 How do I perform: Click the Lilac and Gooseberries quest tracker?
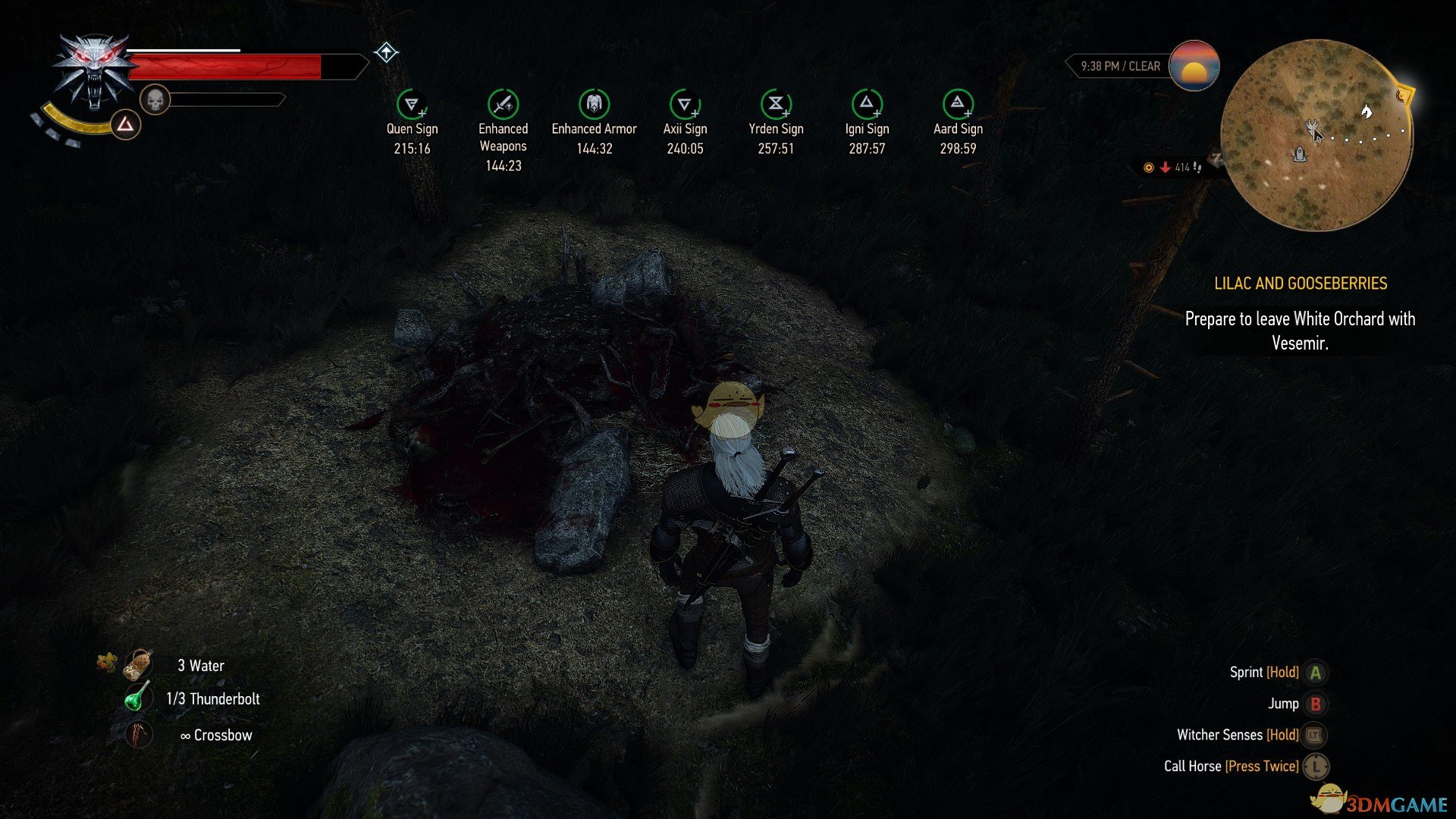(1300, 284)
